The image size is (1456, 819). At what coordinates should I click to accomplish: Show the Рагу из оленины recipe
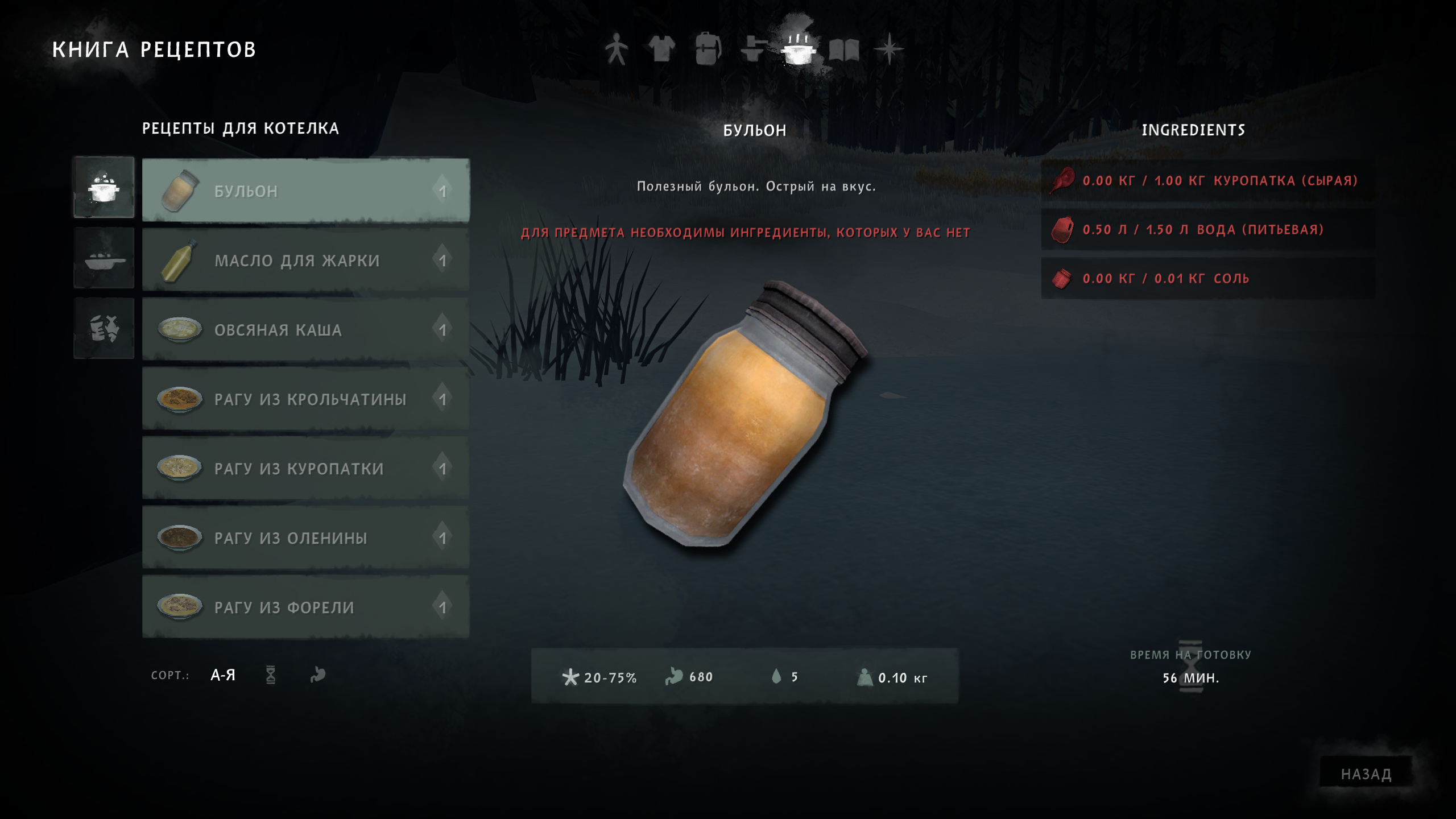tap(305, 537)
